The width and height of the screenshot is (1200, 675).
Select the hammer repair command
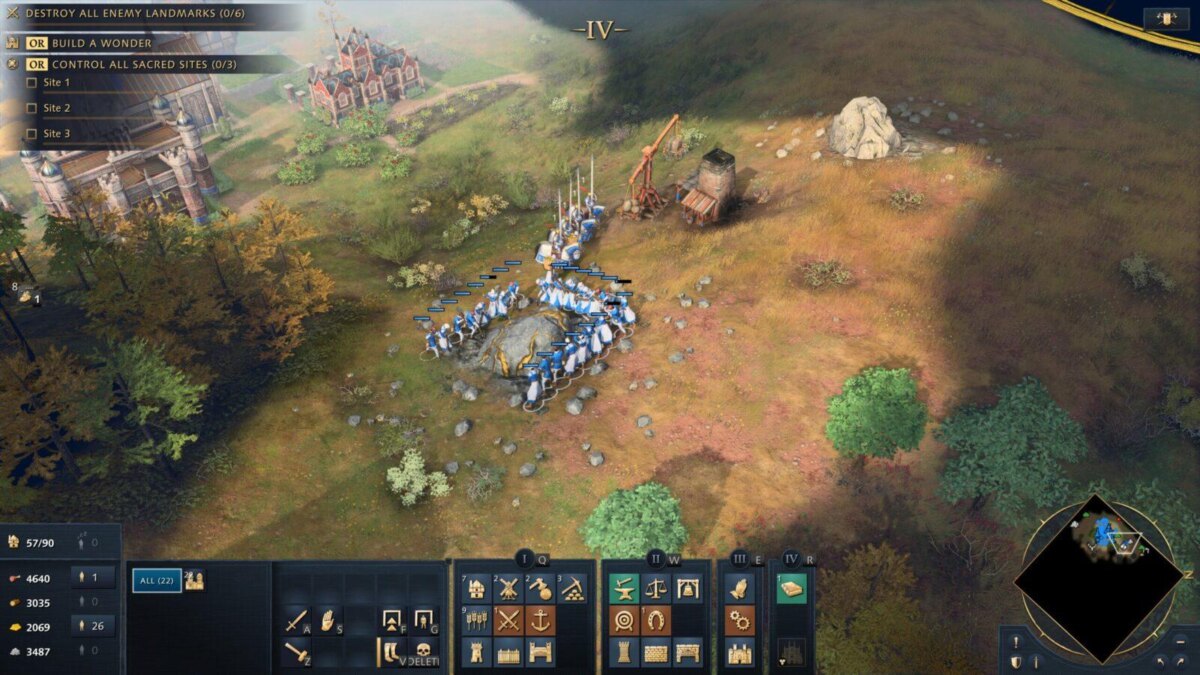[297, 651]
